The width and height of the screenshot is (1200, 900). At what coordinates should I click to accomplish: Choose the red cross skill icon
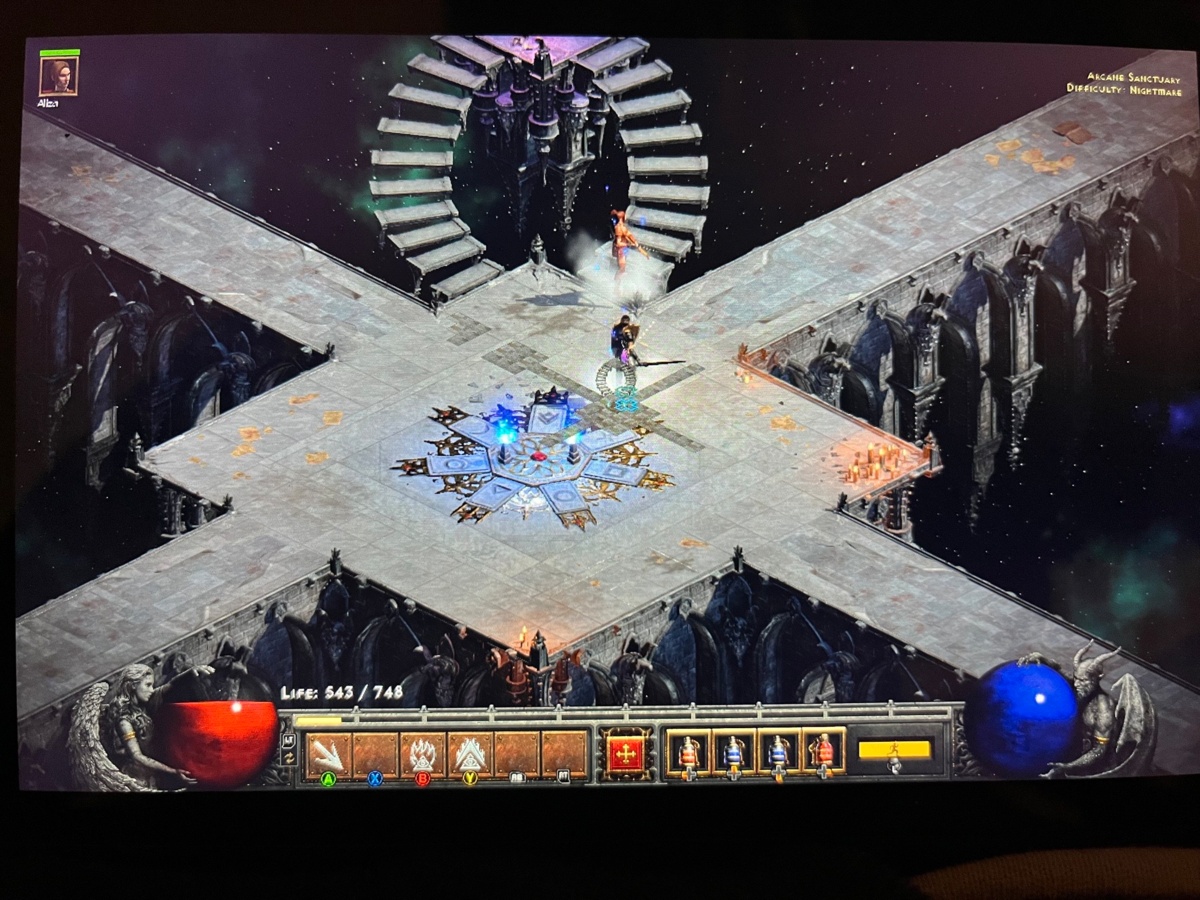(627, 754)
